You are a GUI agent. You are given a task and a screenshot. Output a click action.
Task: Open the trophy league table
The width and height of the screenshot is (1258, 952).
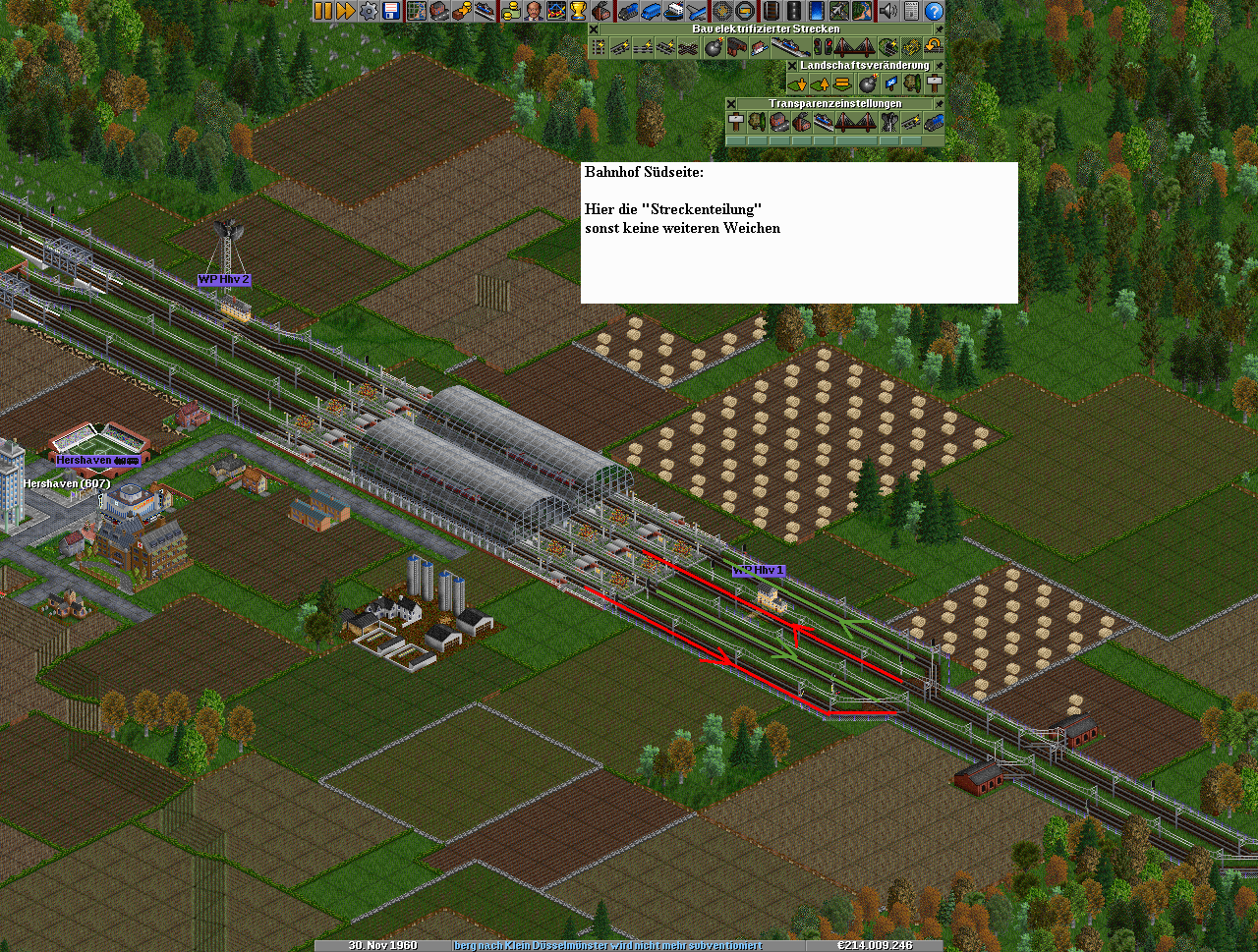click(578, 11)
